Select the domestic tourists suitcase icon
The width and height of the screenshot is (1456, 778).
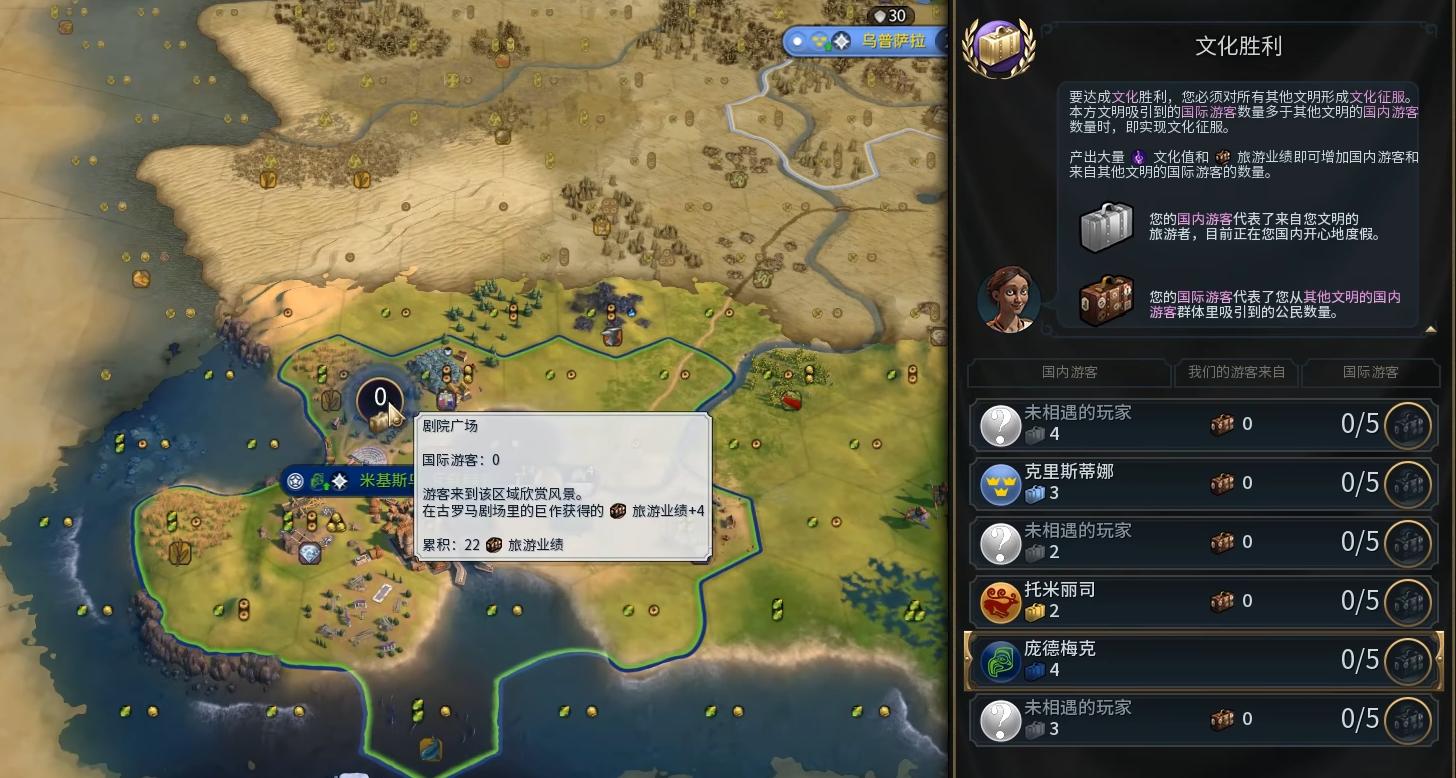pos(1105,227)
